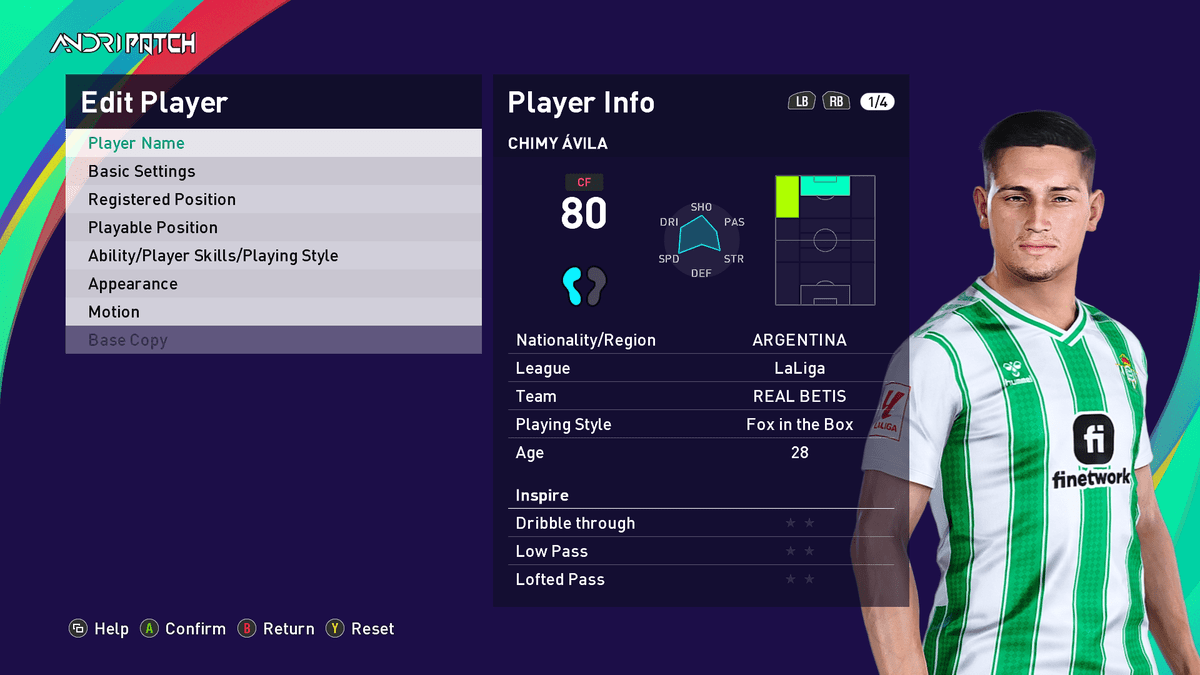Image resolution: width=1200 pixels, height=675 pixels.
Task: Select the League row showing LaLiga
Action: pyautogui.click(x=700, y=368)
